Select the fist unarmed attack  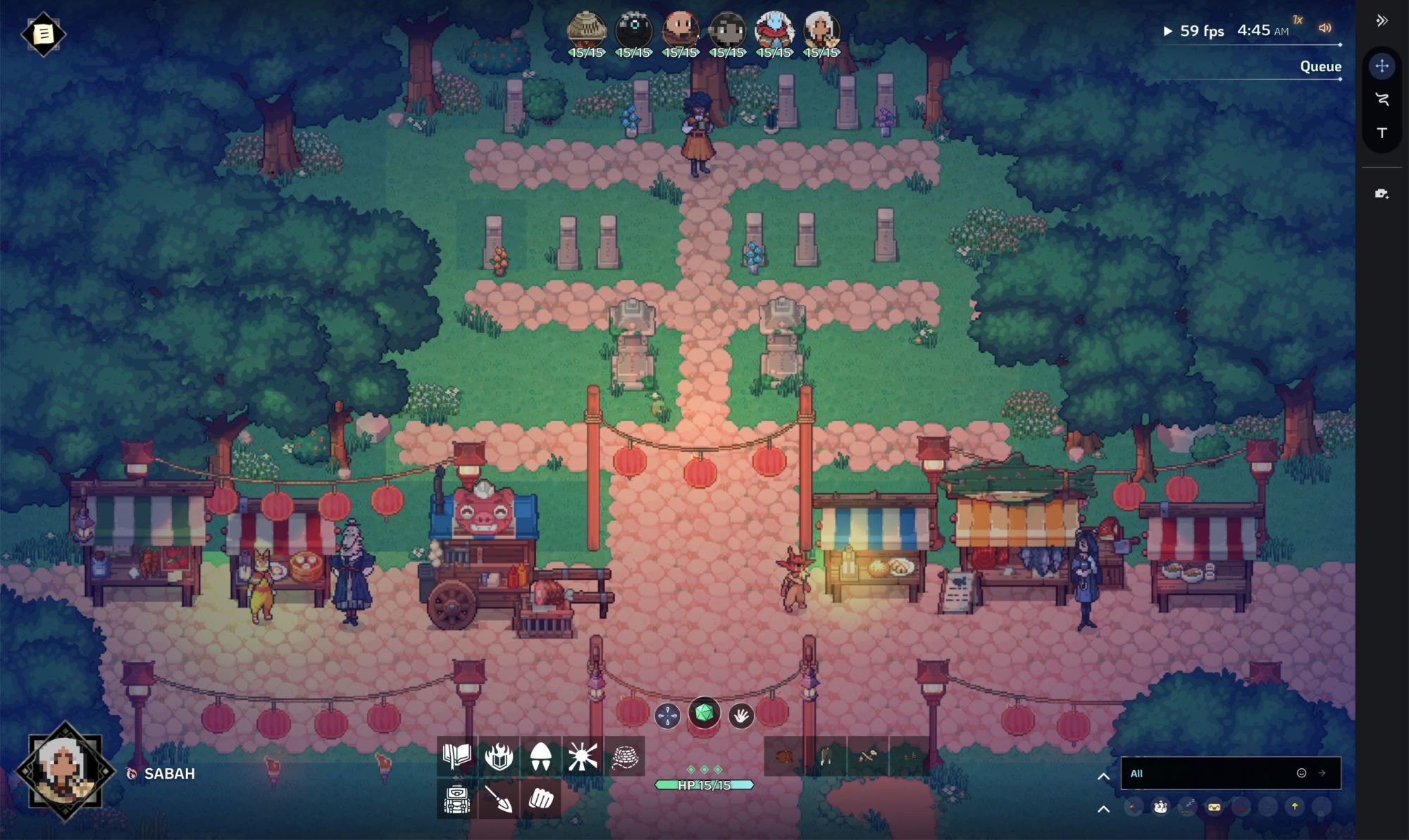540,798
